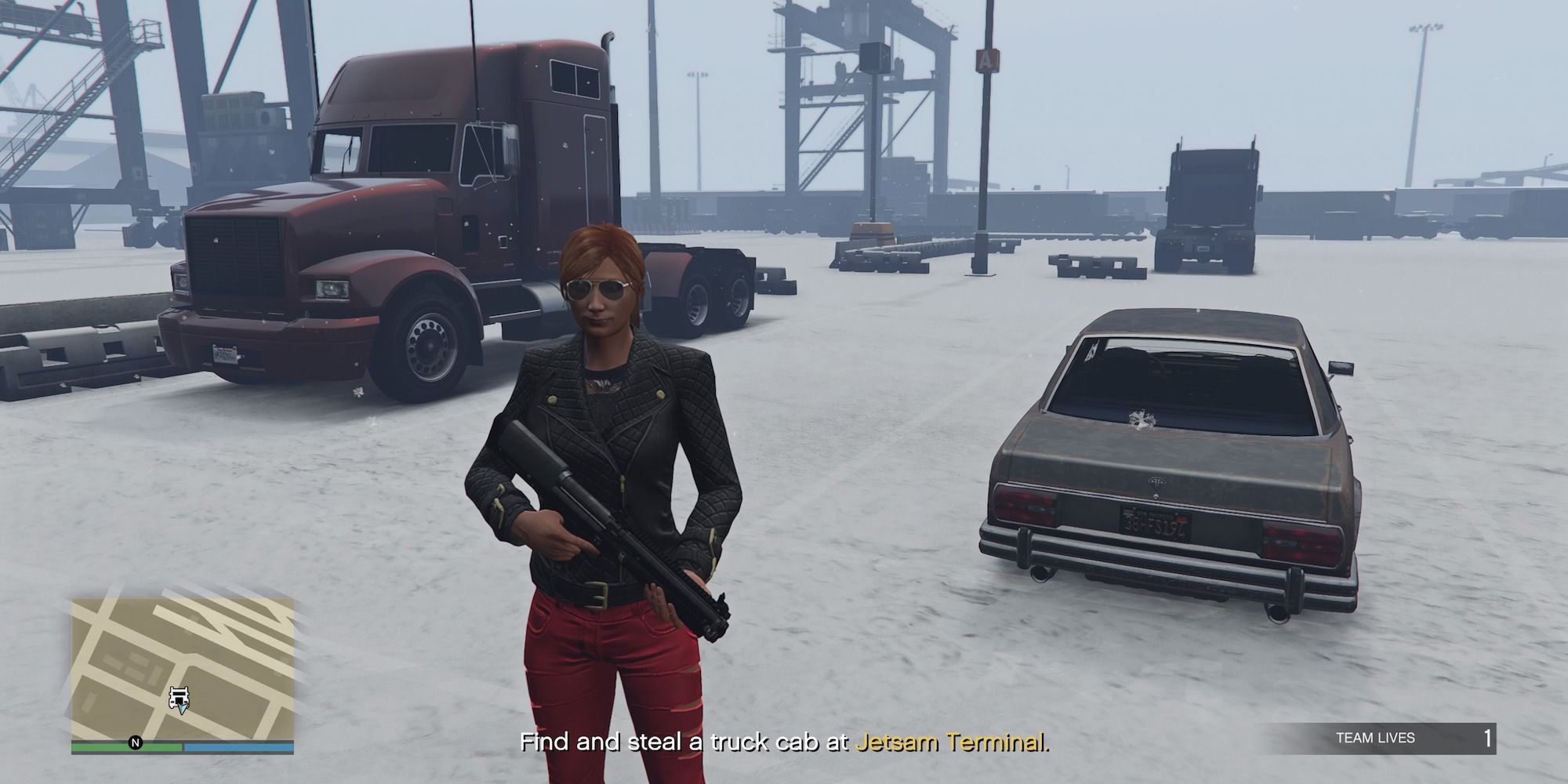This screenshot has width=1568, height=784.
Task: Select the truck cab blip on the minimap
Action: point(179,695)
